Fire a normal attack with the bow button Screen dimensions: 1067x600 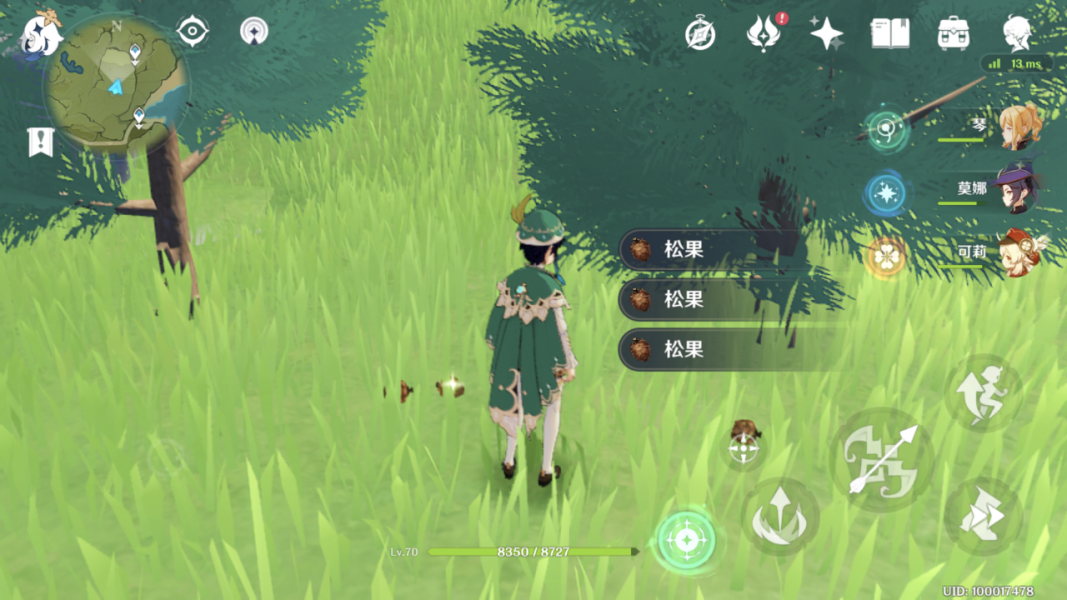(883, 459)
